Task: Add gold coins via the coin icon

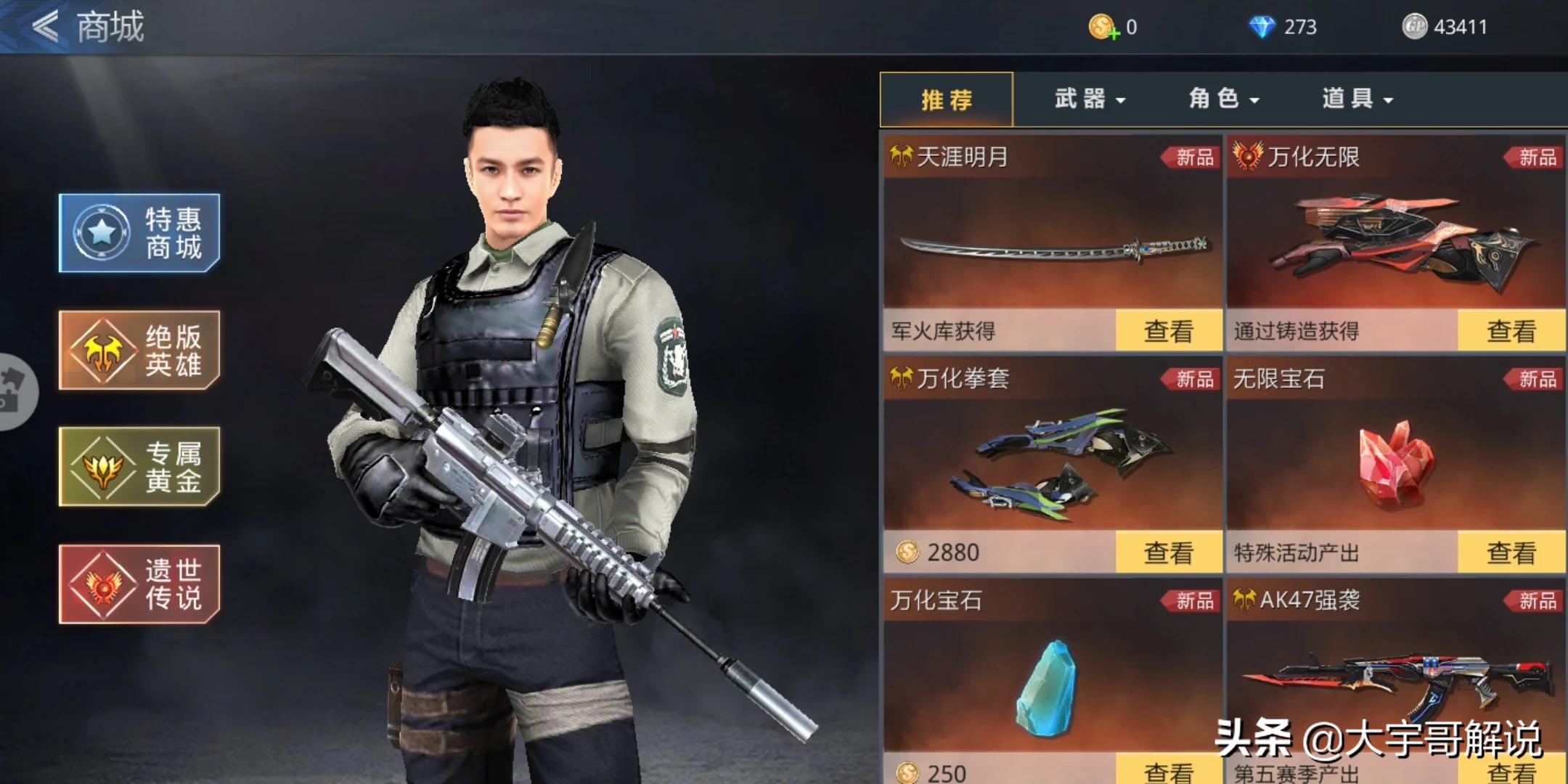Action: [x=1103, y=28]
